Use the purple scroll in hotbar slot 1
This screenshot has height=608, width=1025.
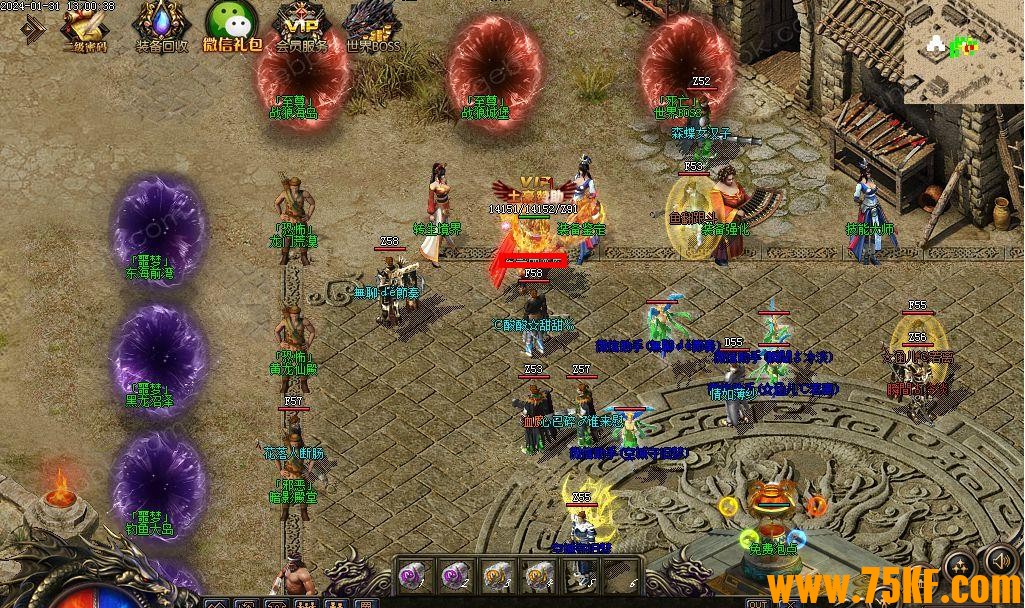413,574
